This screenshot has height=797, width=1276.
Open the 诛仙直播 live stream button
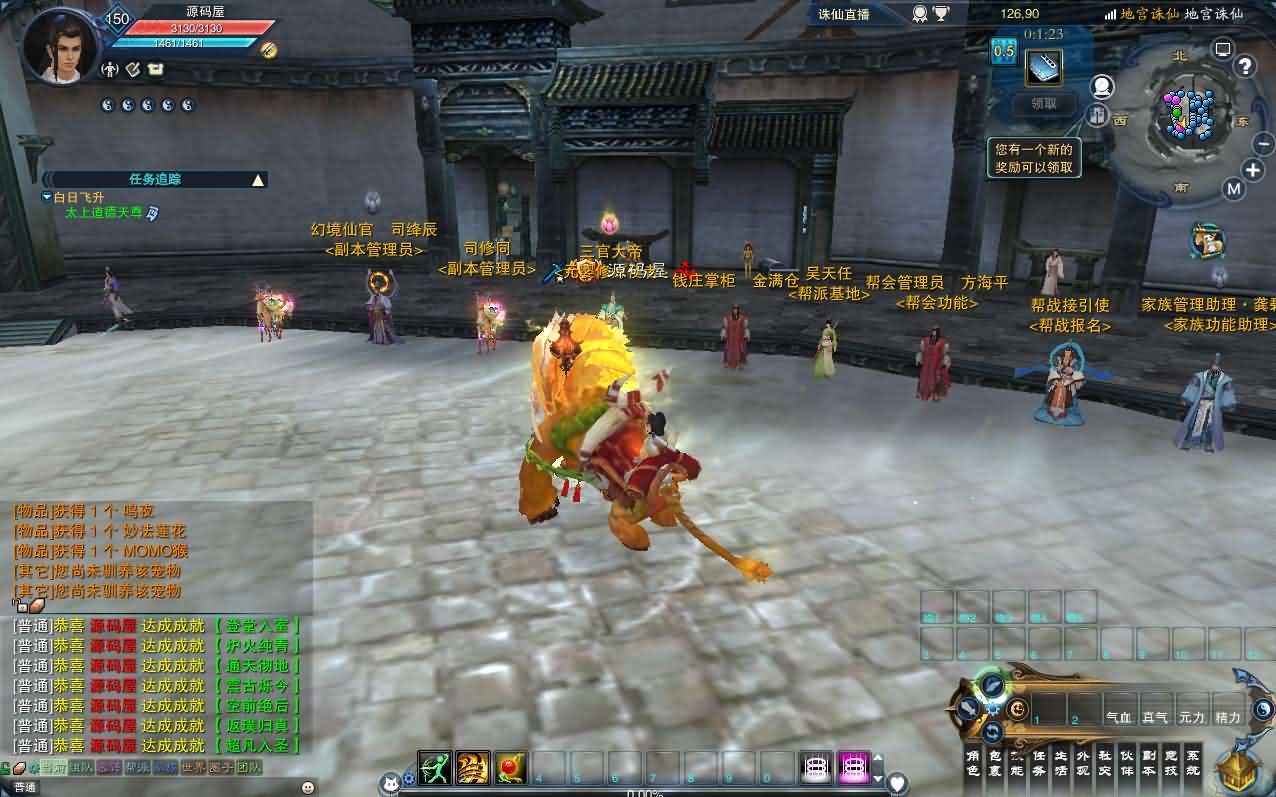[845, 14]
